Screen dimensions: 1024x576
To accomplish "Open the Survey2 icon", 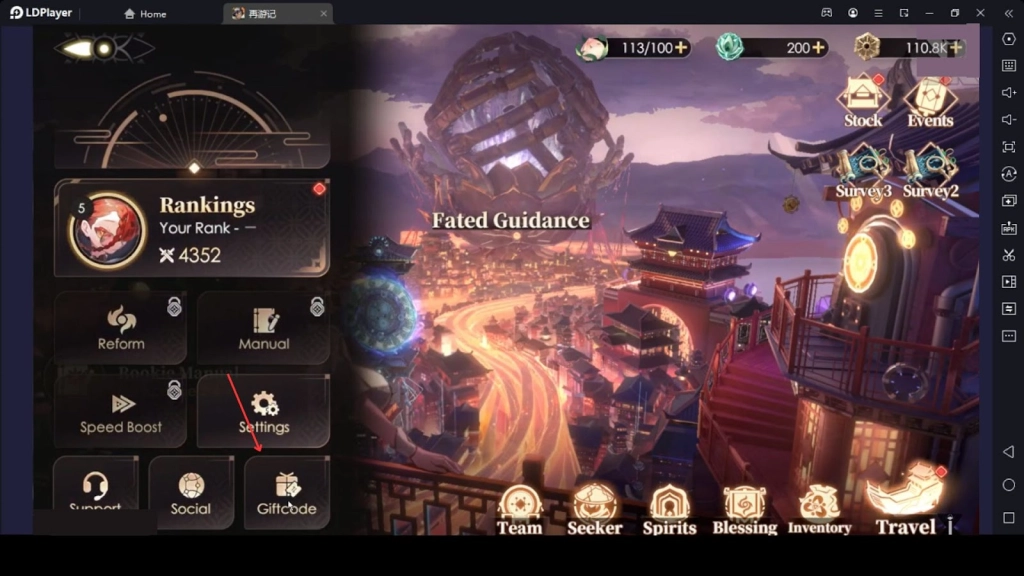I will click(930, 172).
